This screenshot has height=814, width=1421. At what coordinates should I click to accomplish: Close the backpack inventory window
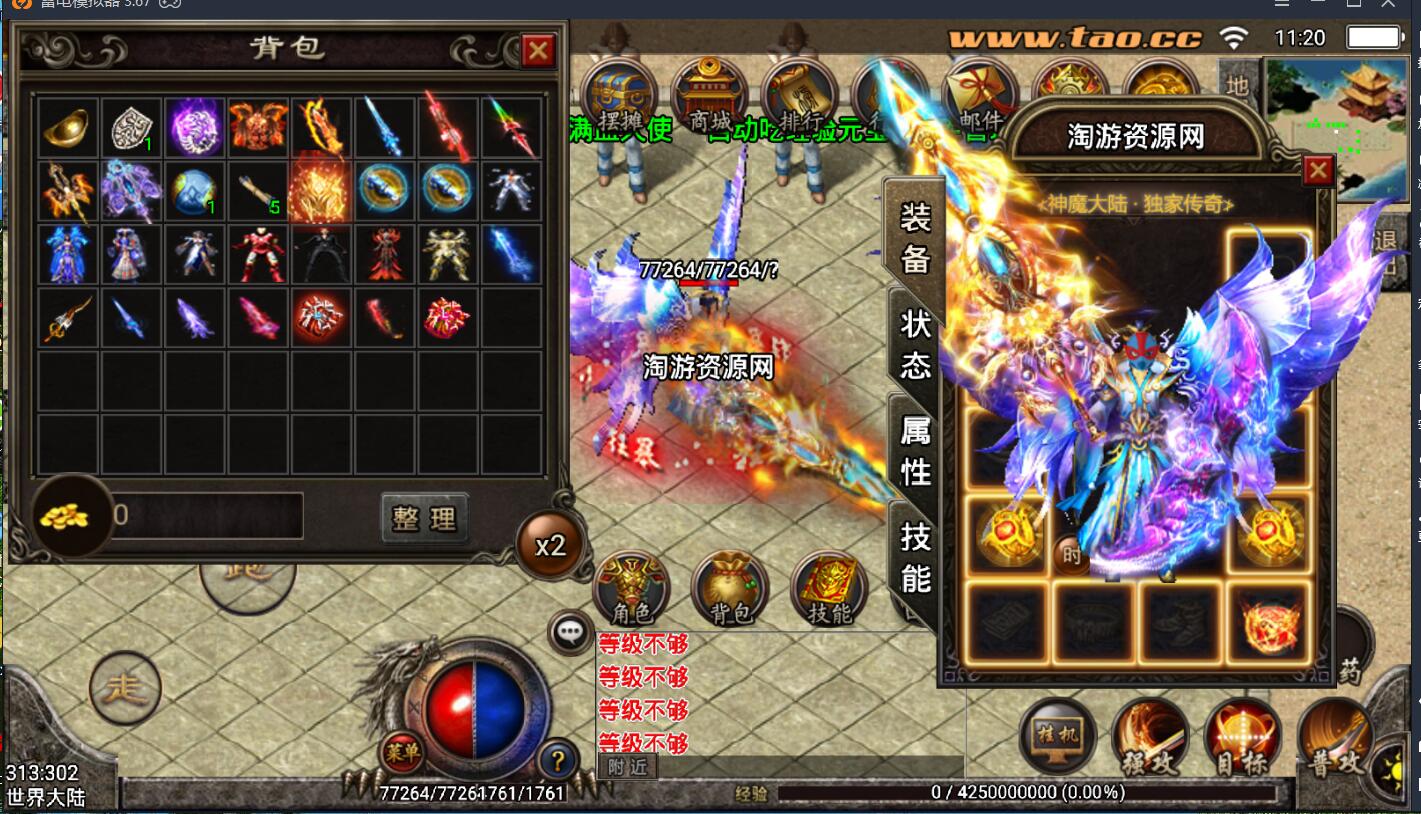pyautogui.click(x=538, y=50)
